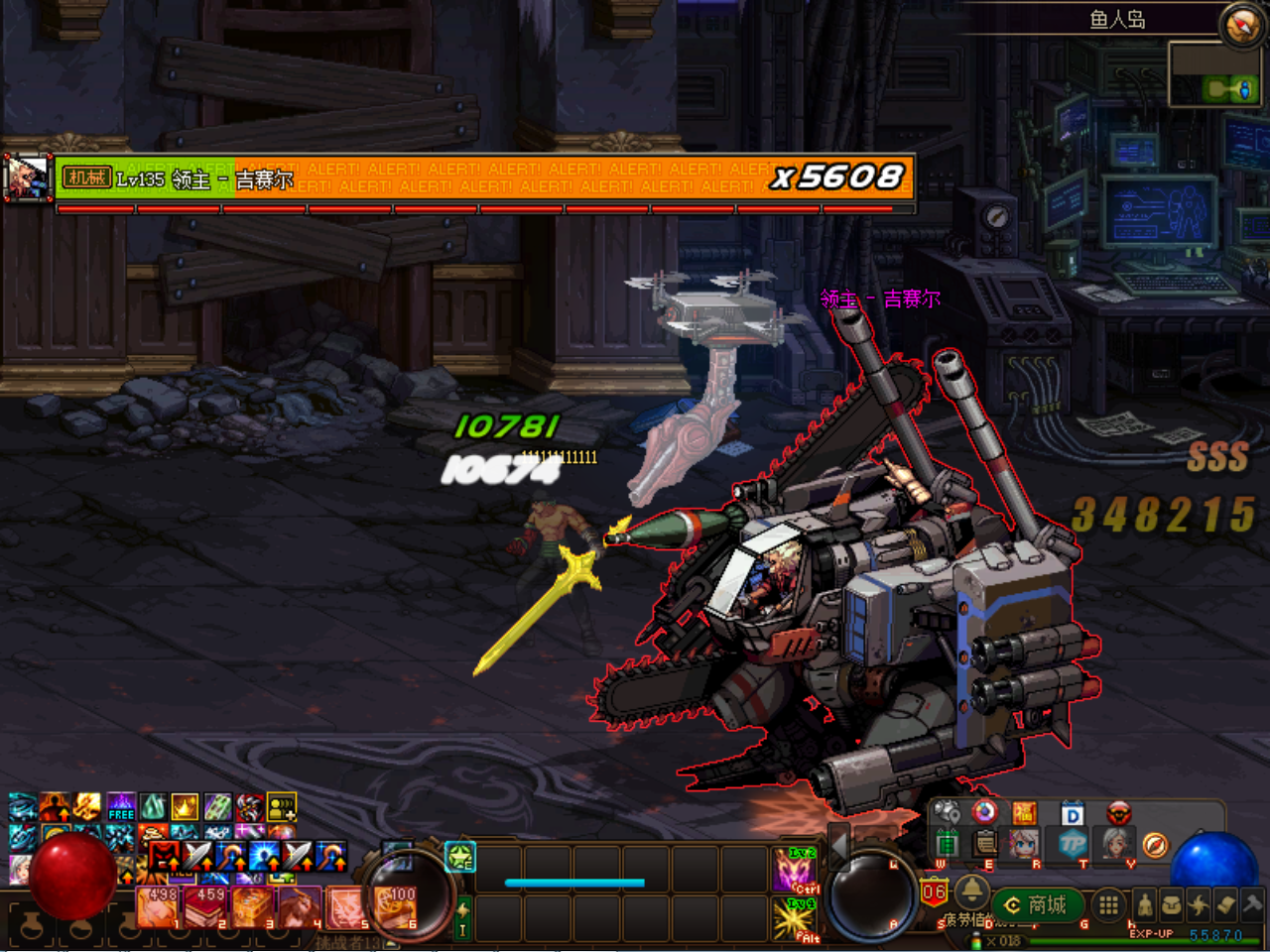Open the TP skill icon bound to T
1270x952 pixels.
tap(1071, 843)
